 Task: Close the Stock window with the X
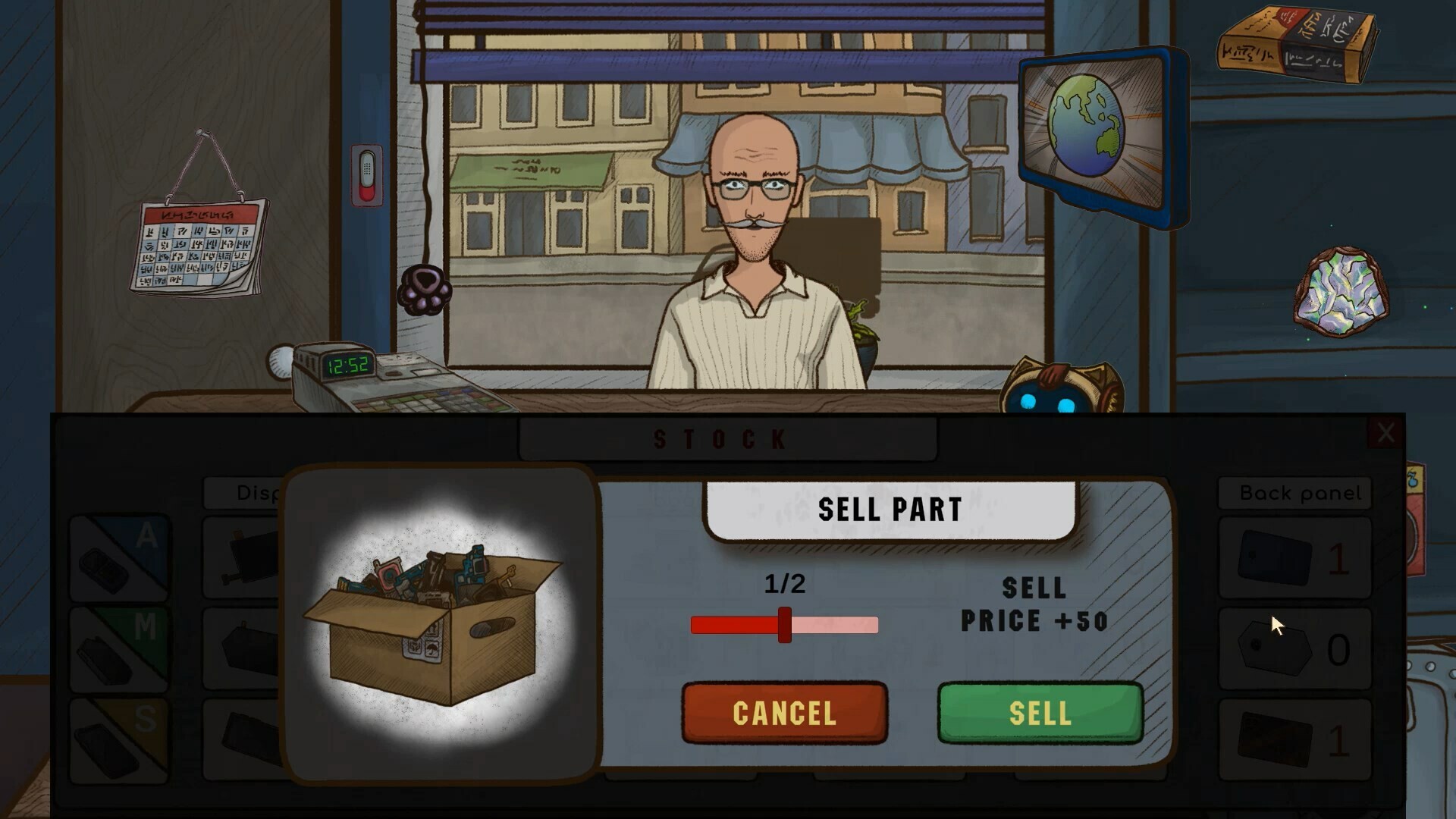pos(1387,434)
